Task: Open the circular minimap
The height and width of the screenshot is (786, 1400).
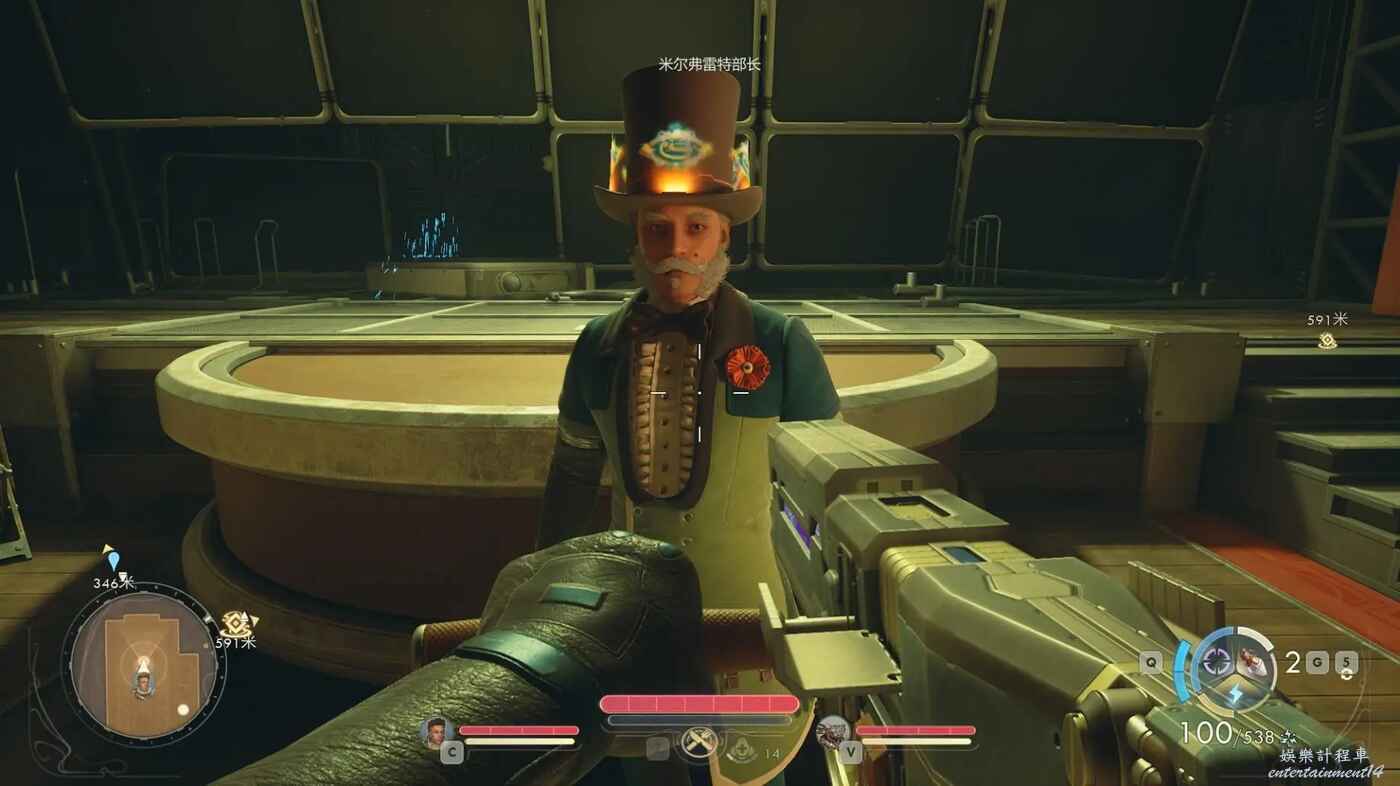Action: pos(143,665)
